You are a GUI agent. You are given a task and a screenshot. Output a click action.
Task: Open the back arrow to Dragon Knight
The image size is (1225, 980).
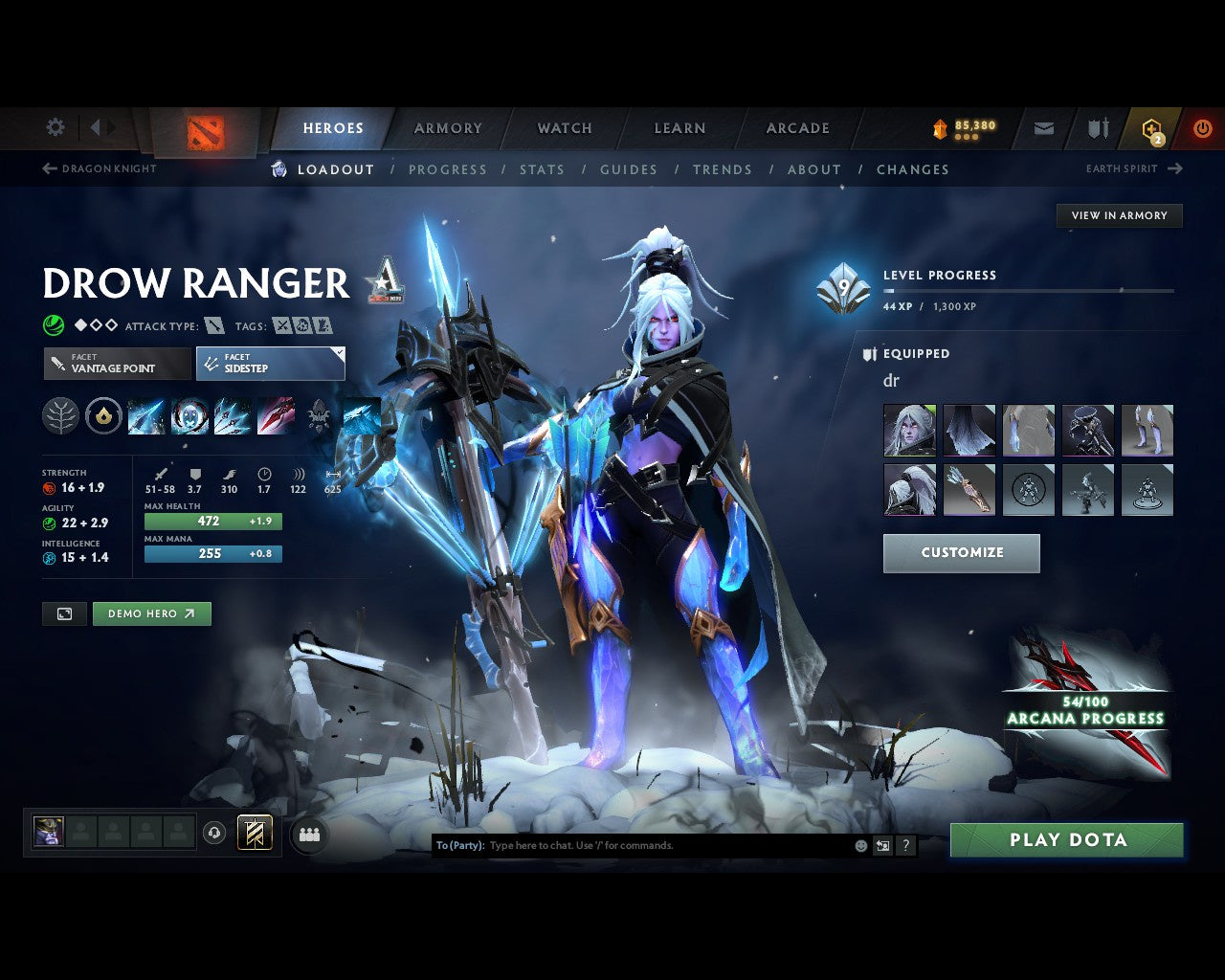48,168
